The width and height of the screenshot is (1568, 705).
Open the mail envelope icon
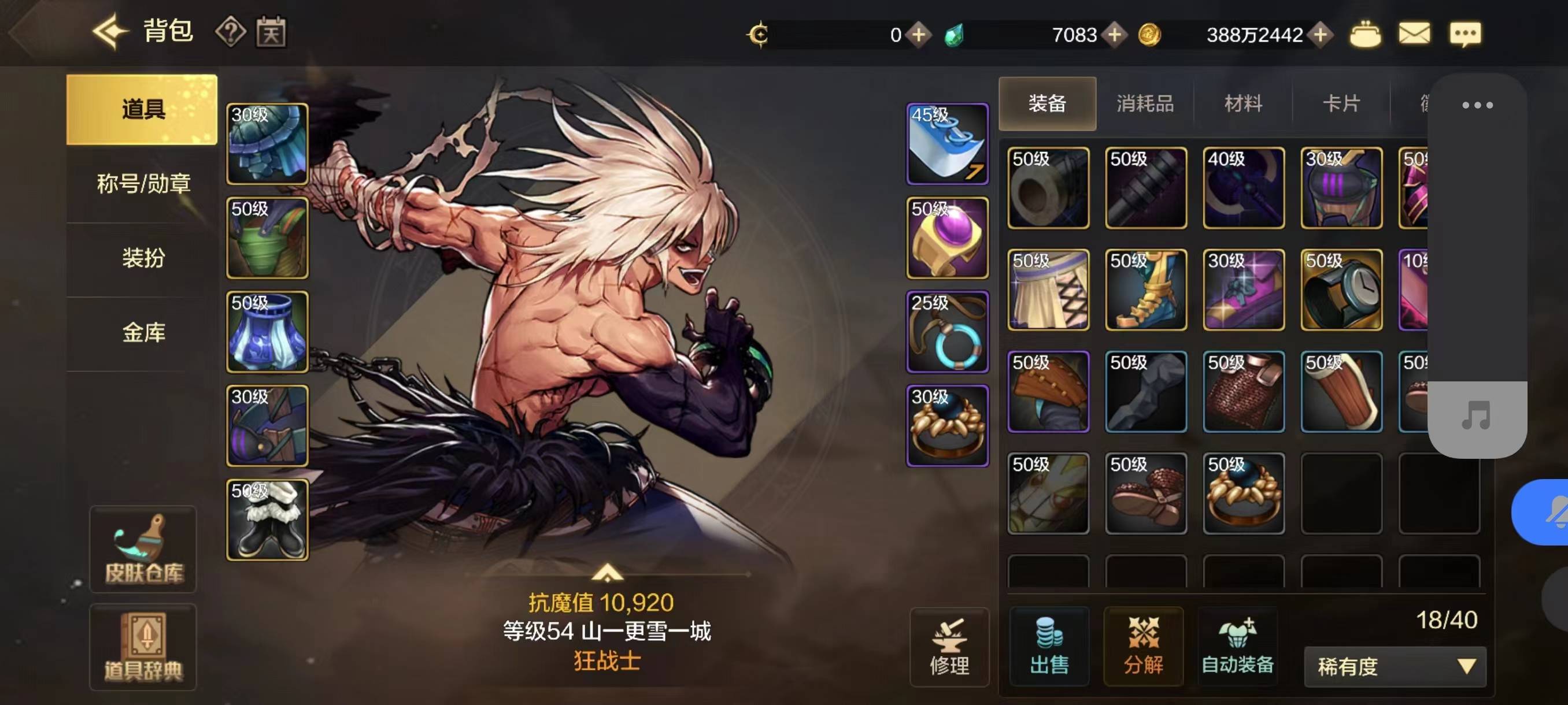1414,34
